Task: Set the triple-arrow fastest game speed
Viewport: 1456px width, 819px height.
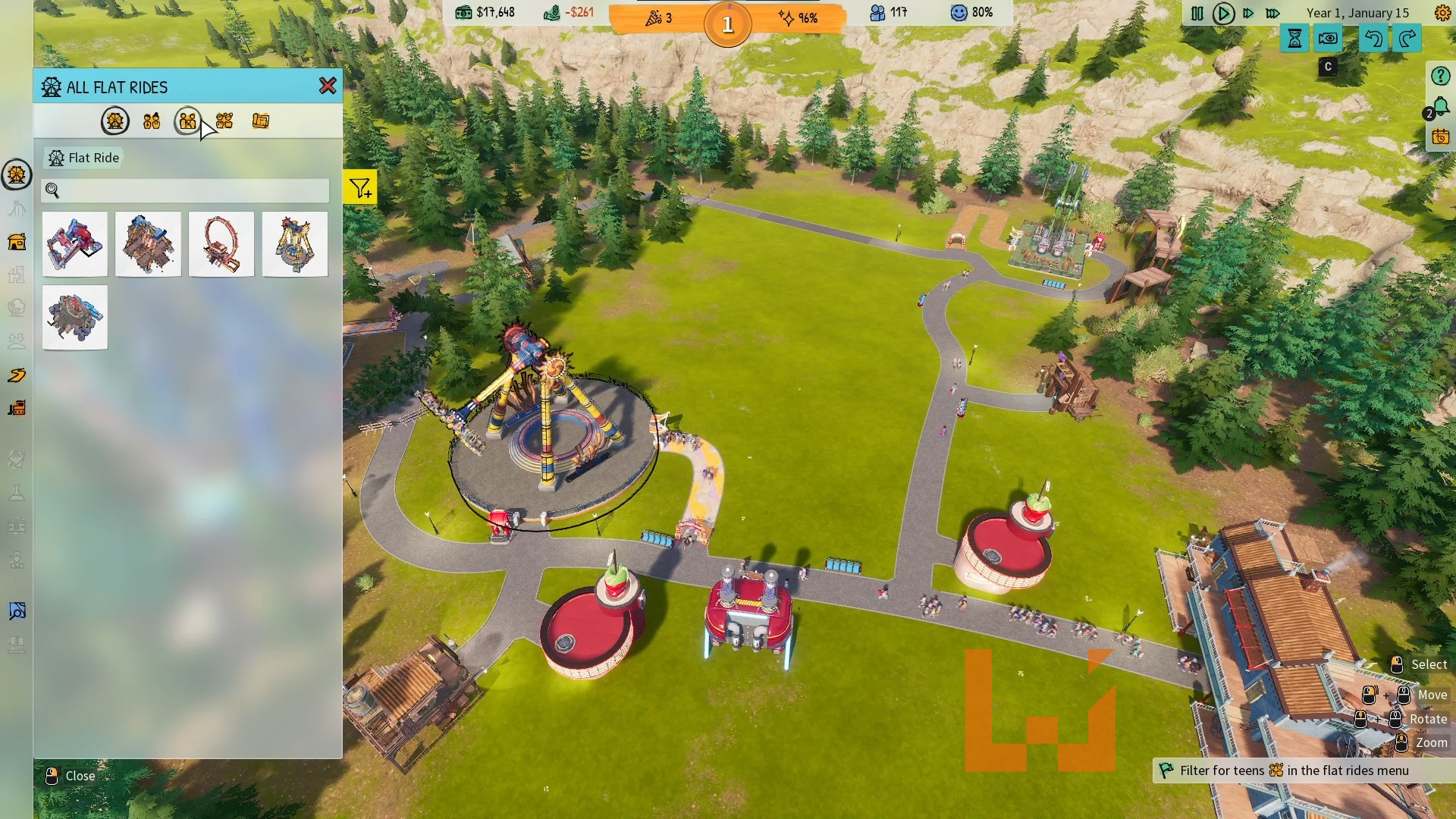Action: [1273, 14]
